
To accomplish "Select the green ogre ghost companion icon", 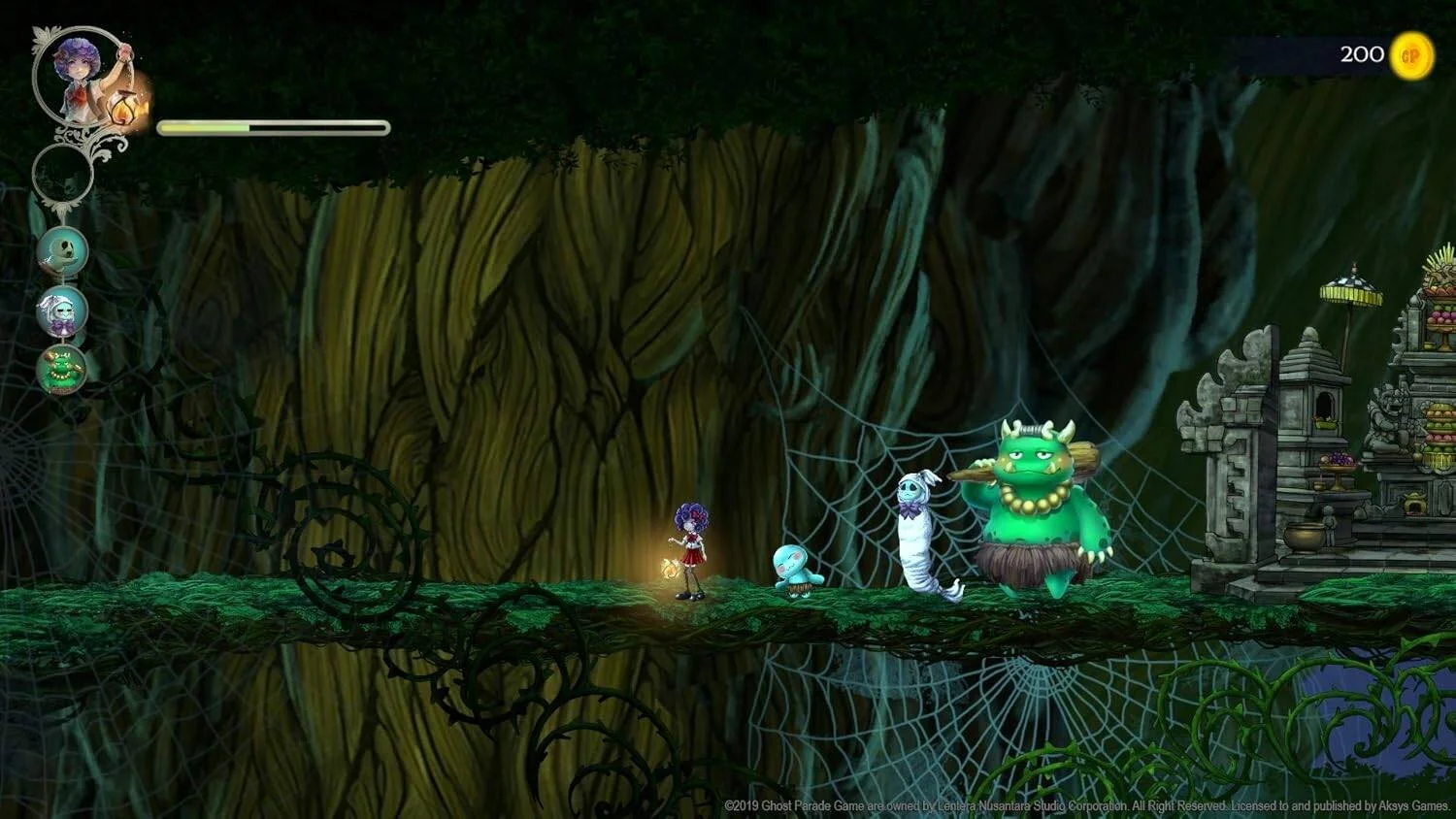I will [x=62, y=369].
